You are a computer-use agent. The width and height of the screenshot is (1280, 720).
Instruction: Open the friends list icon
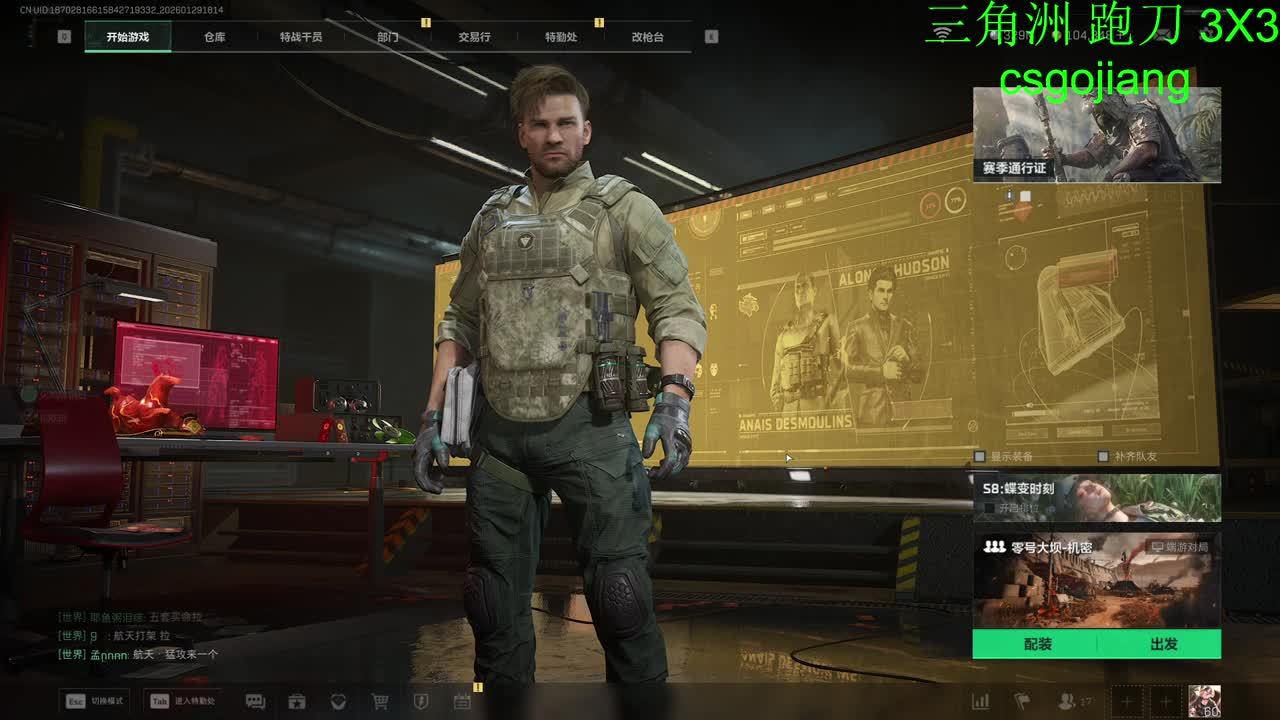[x=1068, y=701]
